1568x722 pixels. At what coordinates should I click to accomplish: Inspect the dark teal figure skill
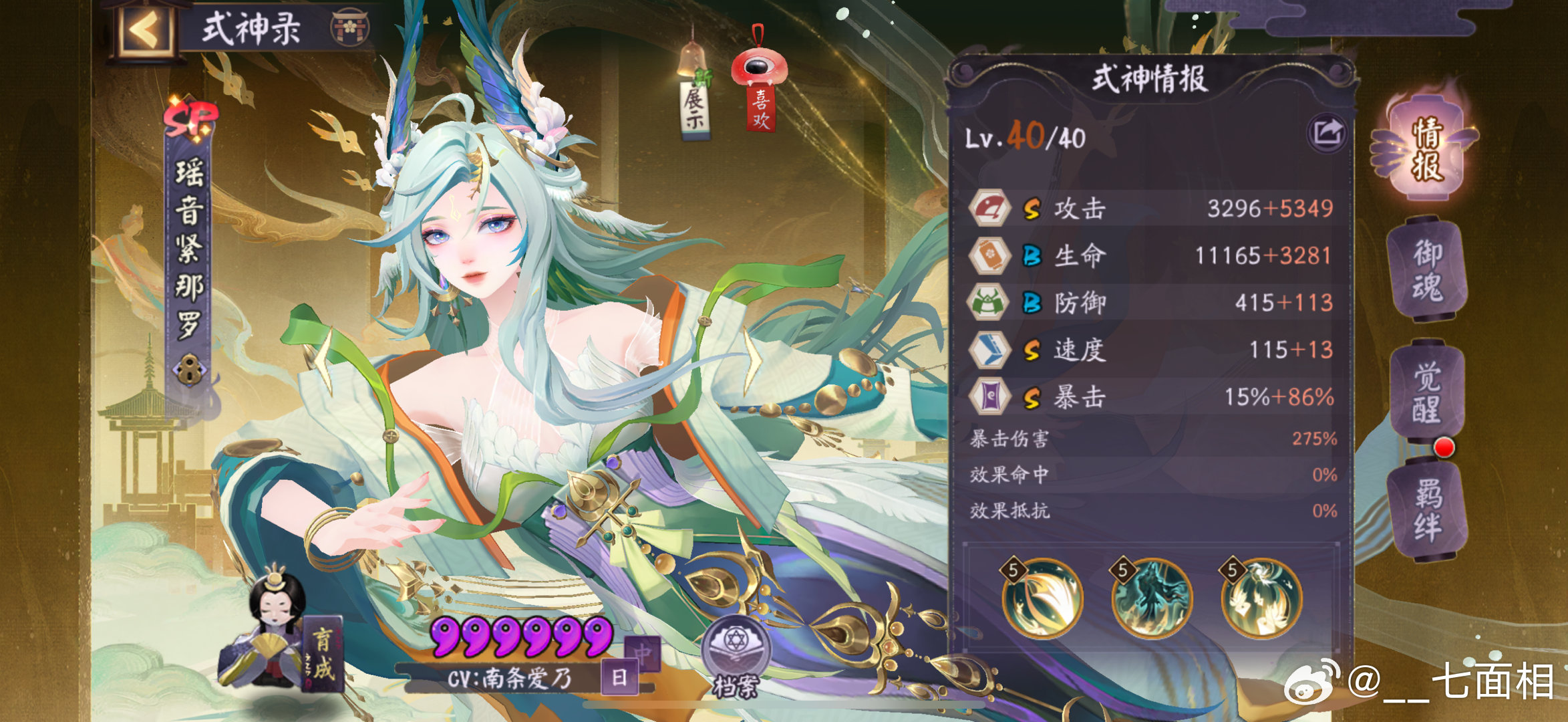(x=1152, y=598)
